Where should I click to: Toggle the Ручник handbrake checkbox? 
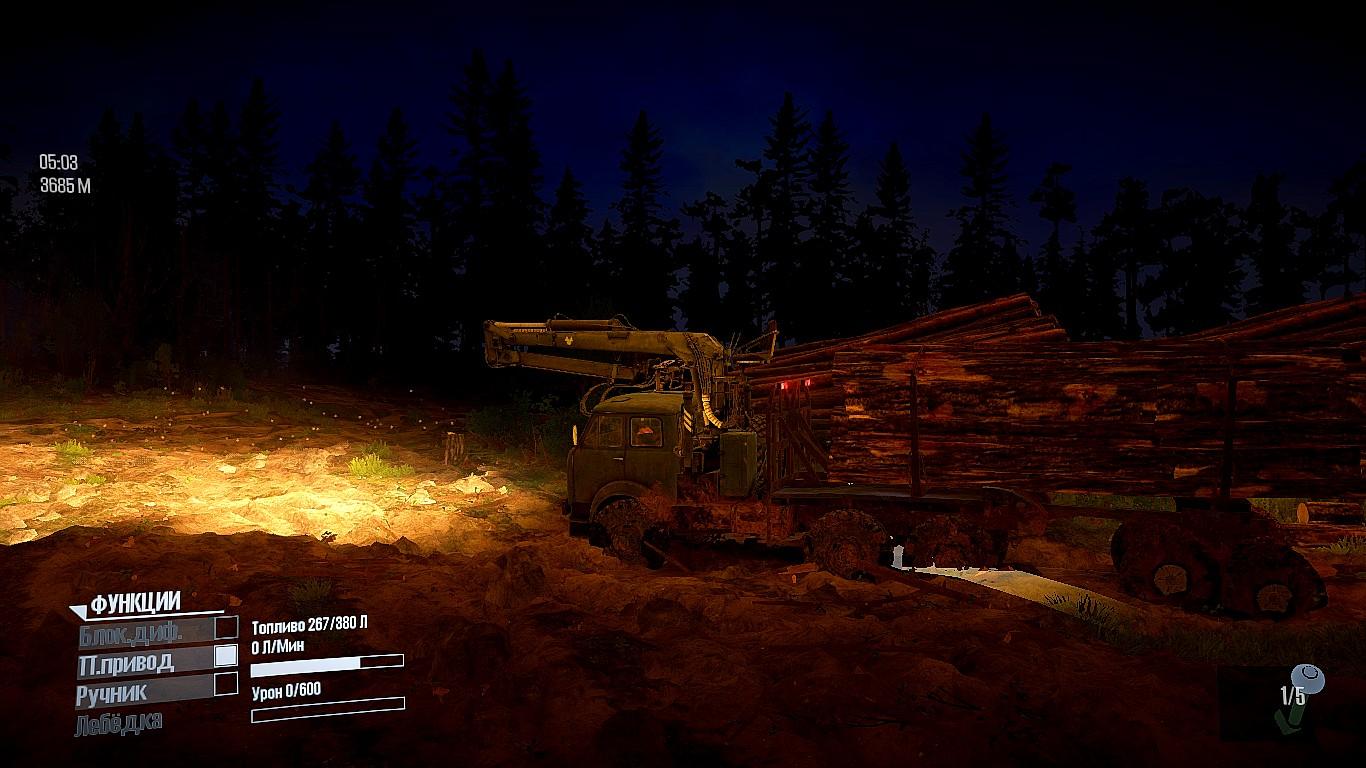click(x=227, y=684)
